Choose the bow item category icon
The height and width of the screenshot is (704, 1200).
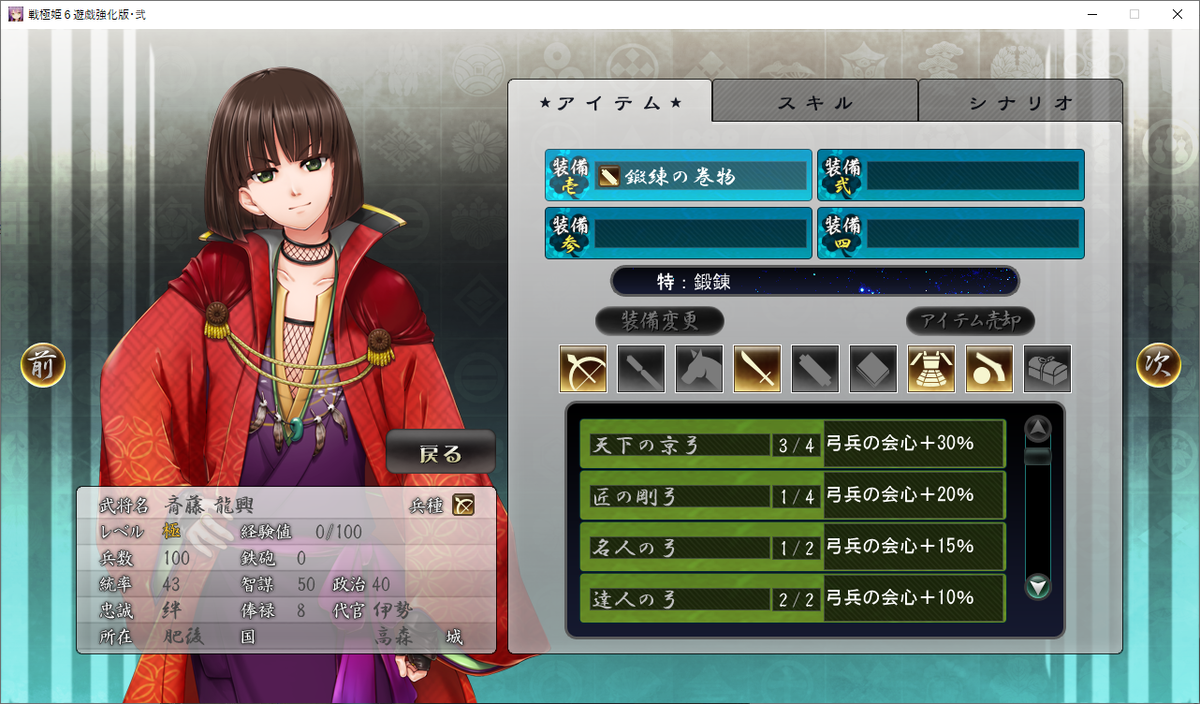(x=583, y=369)
